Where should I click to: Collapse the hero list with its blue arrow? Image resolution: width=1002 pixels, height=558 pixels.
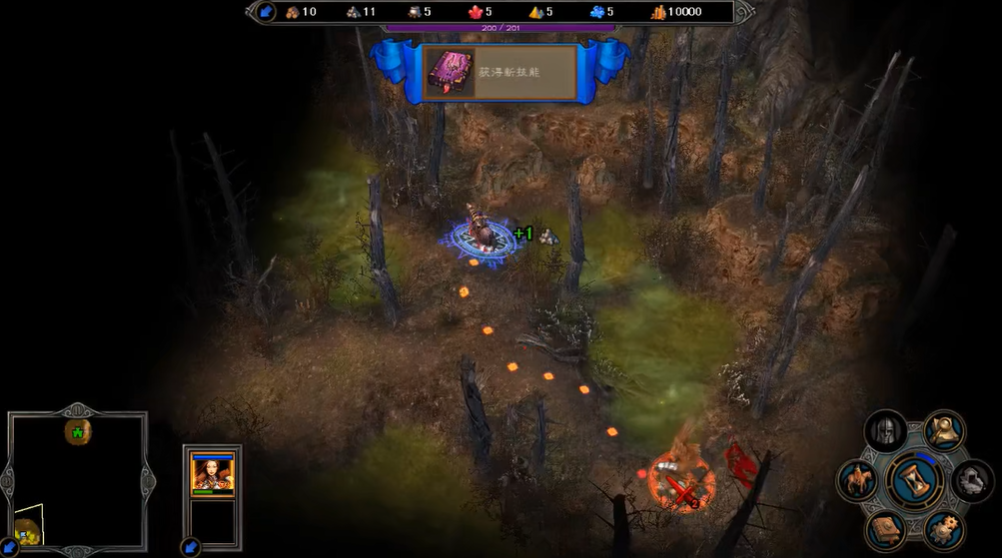[190, 546]
